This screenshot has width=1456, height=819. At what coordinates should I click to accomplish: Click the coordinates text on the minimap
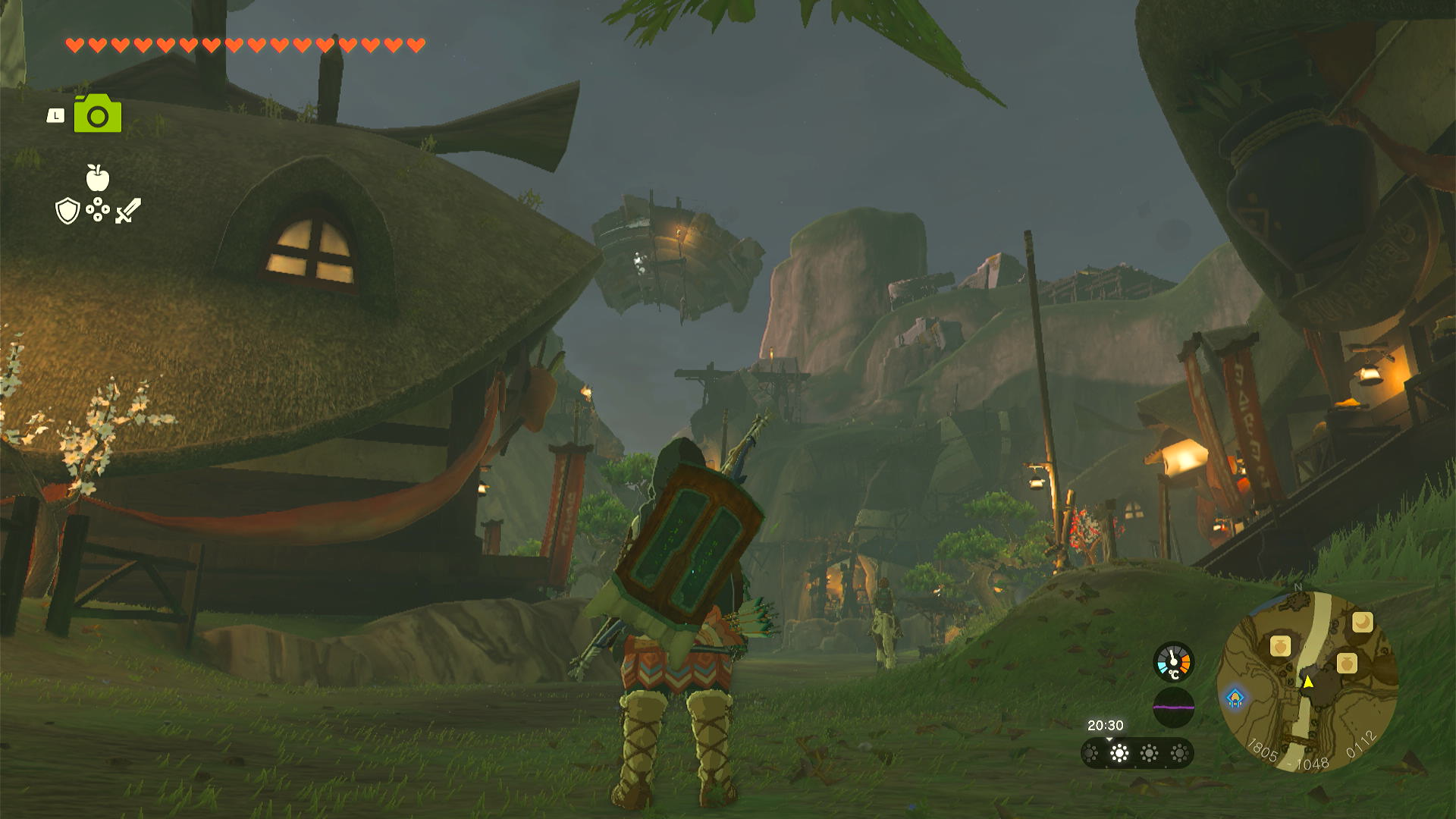click(x=1307, y=762)
